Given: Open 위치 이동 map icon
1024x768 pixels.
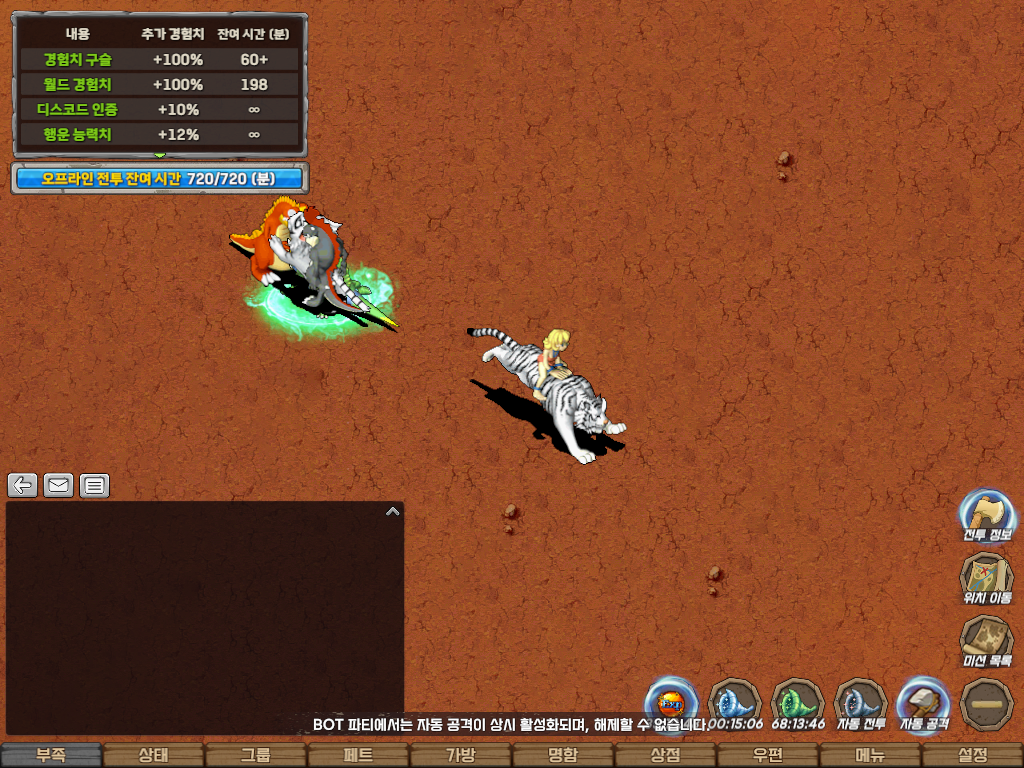Looking at the screenshot, I should pyautogui.click(x=986, y=578).
